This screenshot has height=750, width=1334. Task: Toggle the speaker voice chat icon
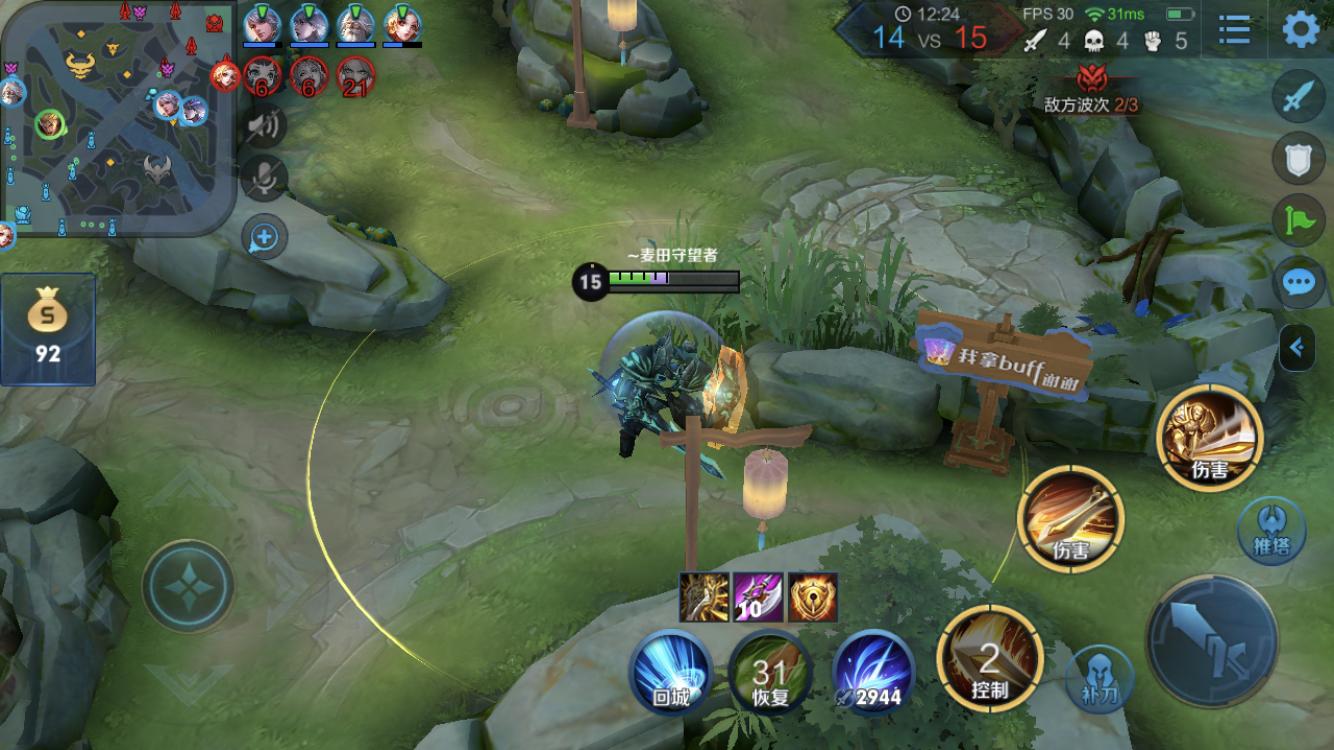264,125
